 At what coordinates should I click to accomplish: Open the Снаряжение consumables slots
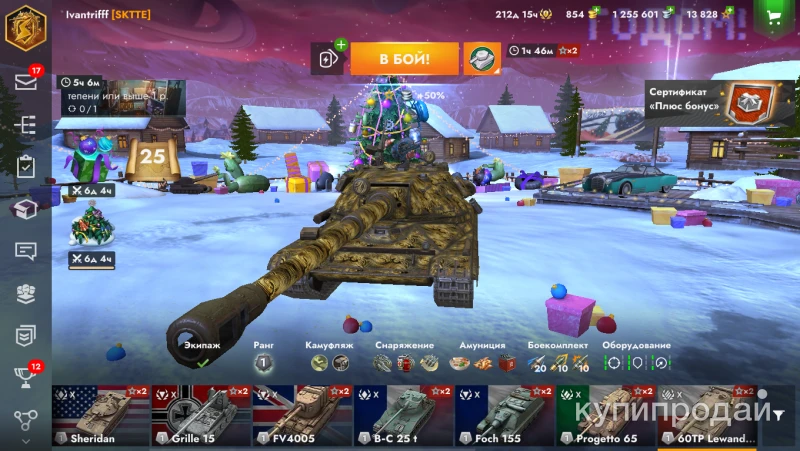click(405, 357)
